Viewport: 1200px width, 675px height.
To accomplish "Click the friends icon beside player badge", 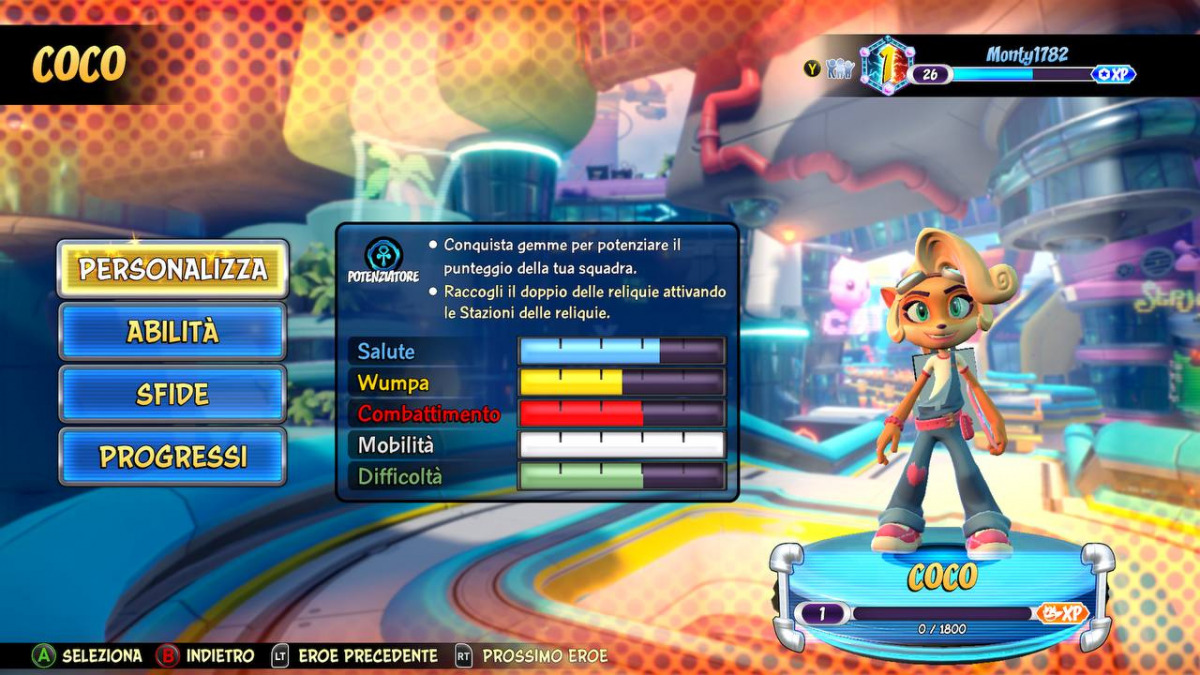I will click(839, 68).
